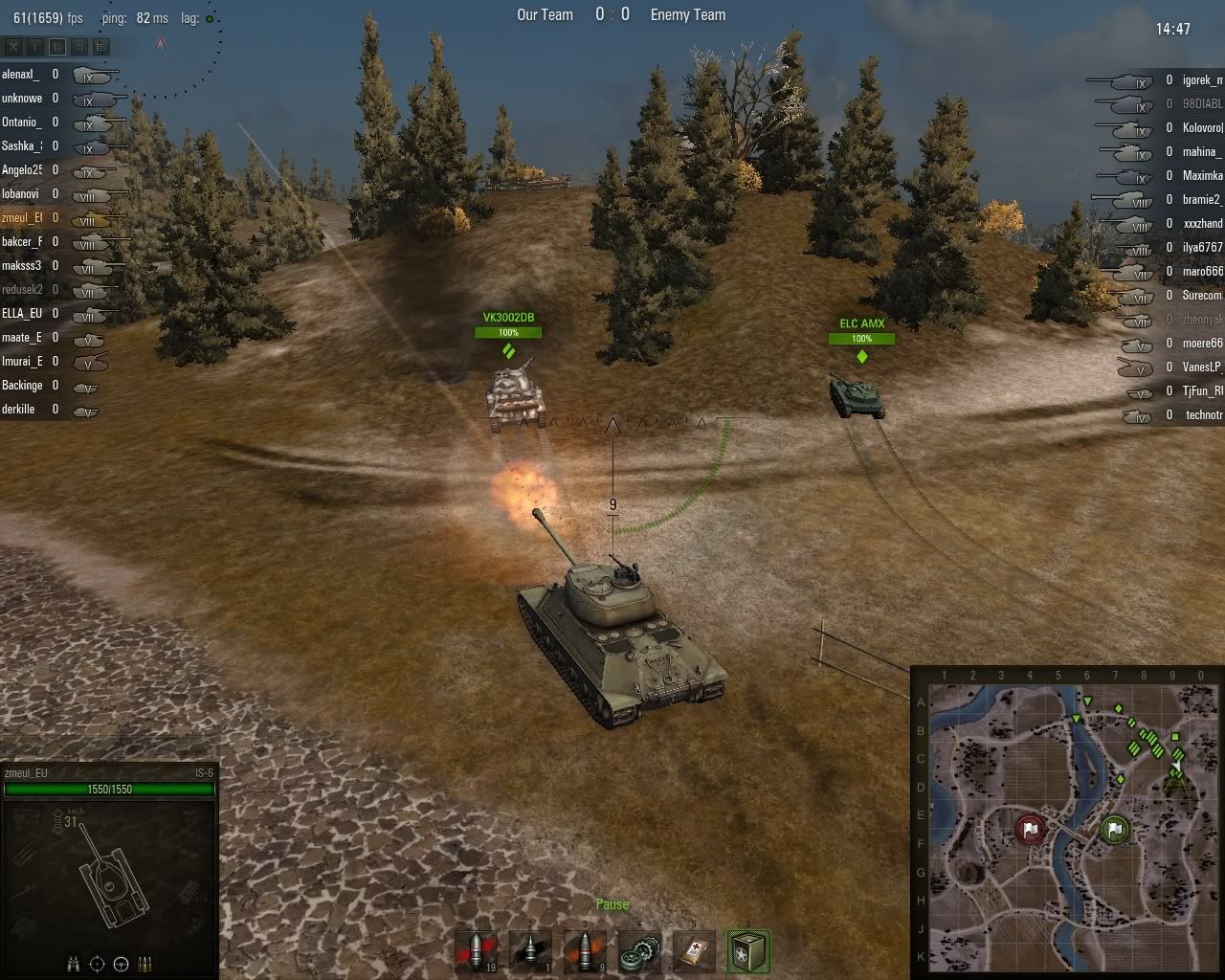Hide team panels using the X toggle

point(13,46)
